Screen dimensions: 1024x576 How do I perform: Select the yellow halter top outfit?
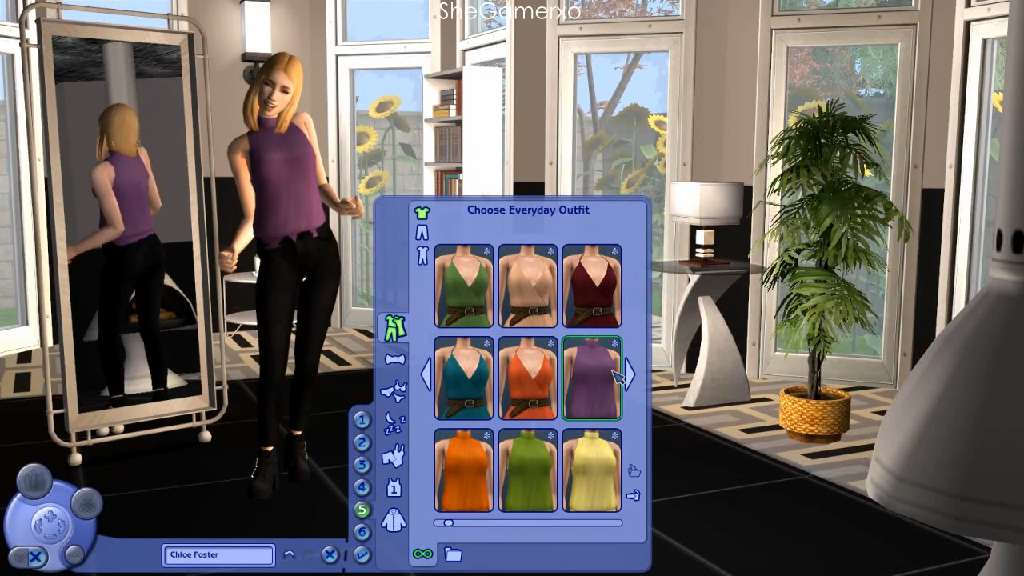click(x=592, y=470)
